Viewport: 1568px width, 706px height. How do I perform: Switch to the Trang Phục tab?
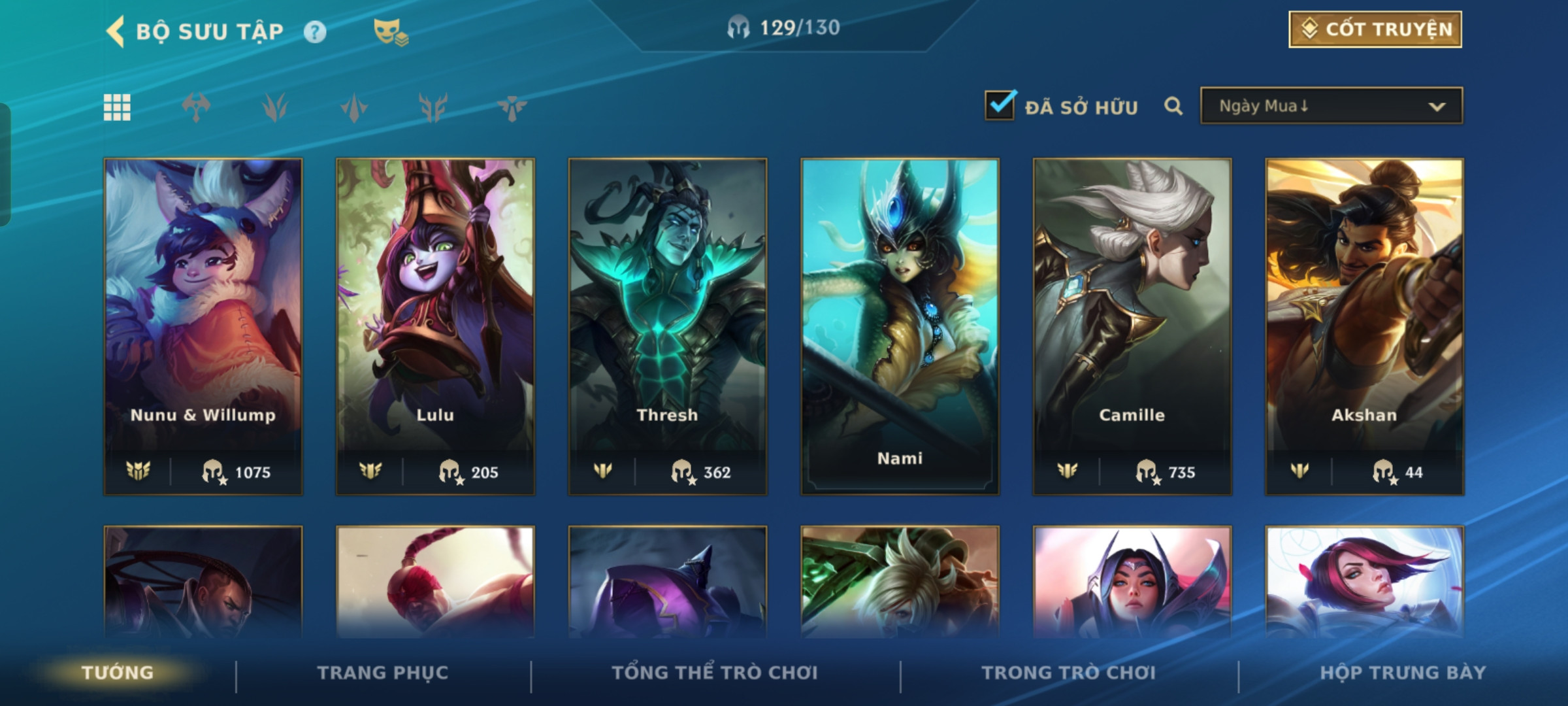point(383,673)
